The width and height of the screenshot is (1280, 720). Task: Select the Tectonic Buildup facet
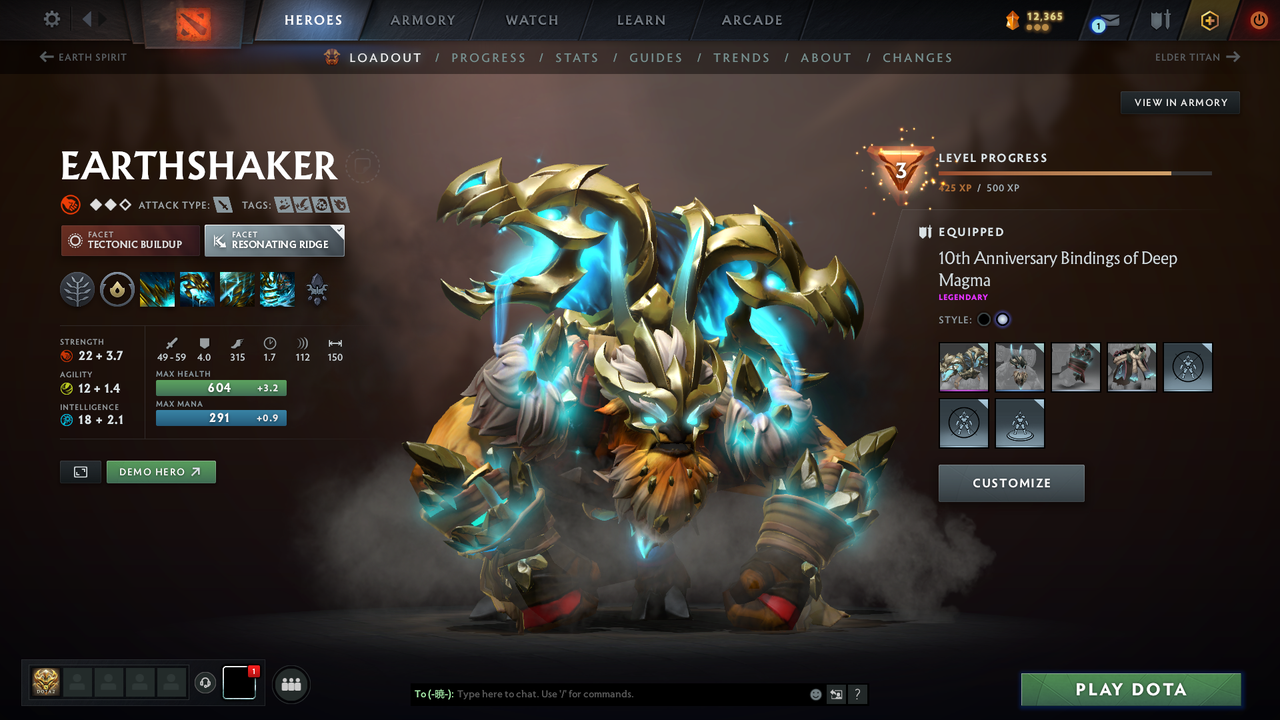click(x=130, y=240)
